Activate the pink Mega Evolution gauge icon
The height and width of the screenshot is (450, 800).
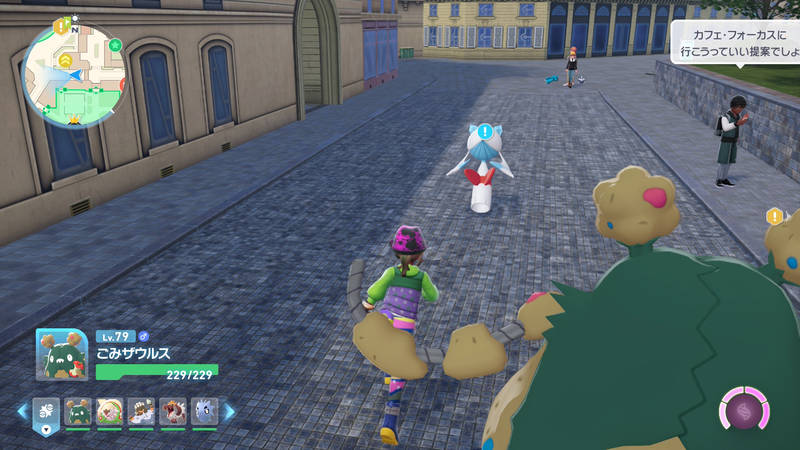[745, 410]
